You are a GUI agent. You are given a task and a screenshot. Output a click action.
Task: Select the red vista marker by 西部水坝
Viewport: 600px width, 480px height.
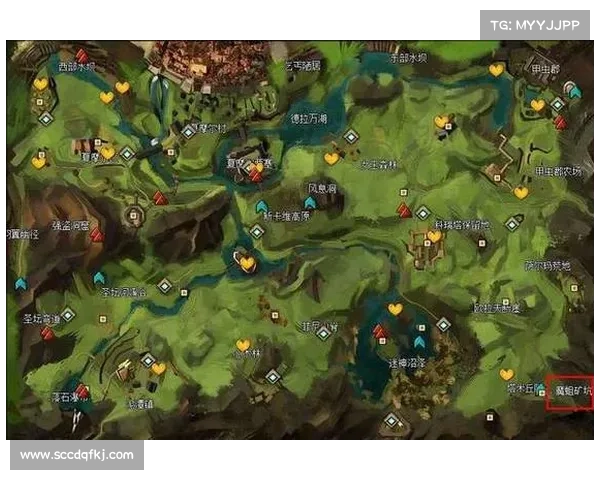tap(80, 55)
